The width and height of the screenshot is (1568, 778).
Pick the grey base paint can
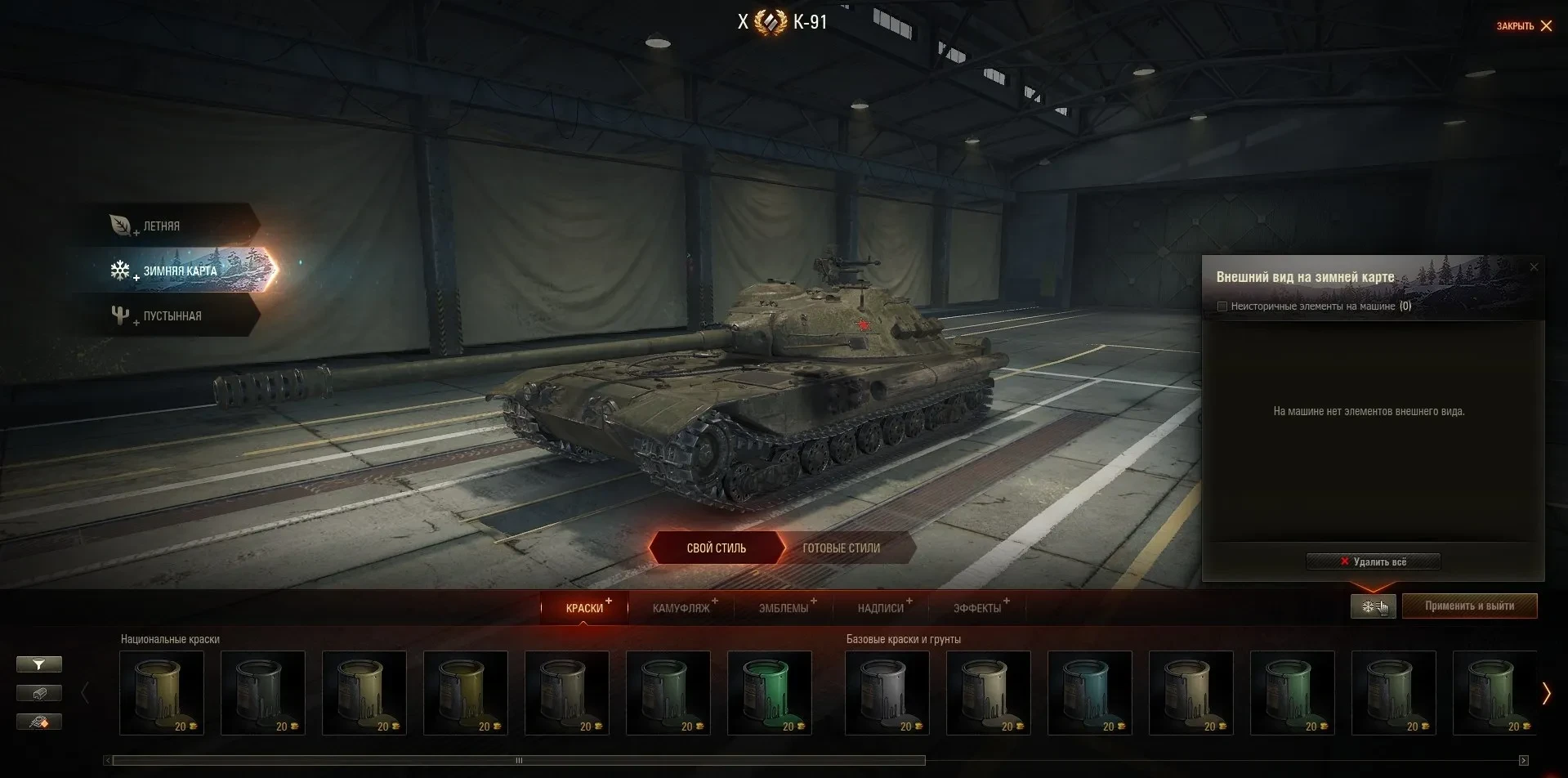887,692
